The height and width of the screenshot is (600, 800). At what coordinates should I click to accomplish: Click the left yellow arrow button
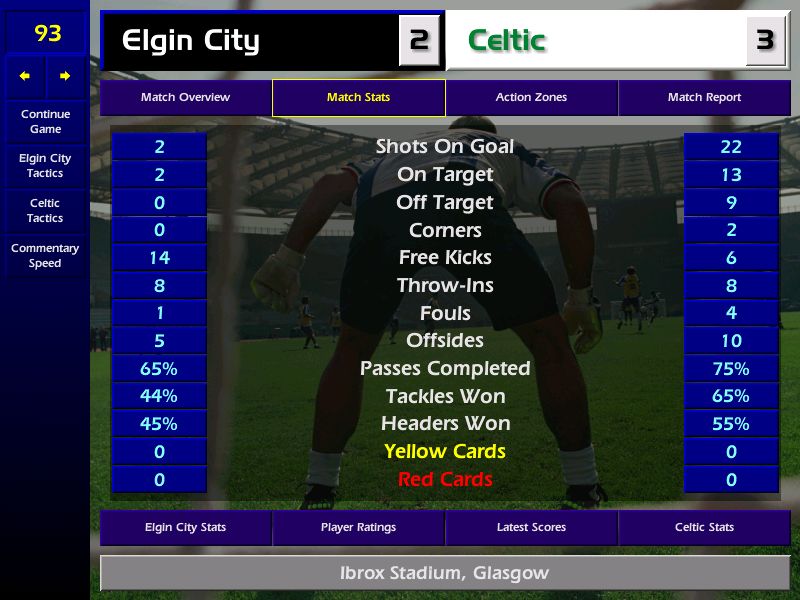25,76
